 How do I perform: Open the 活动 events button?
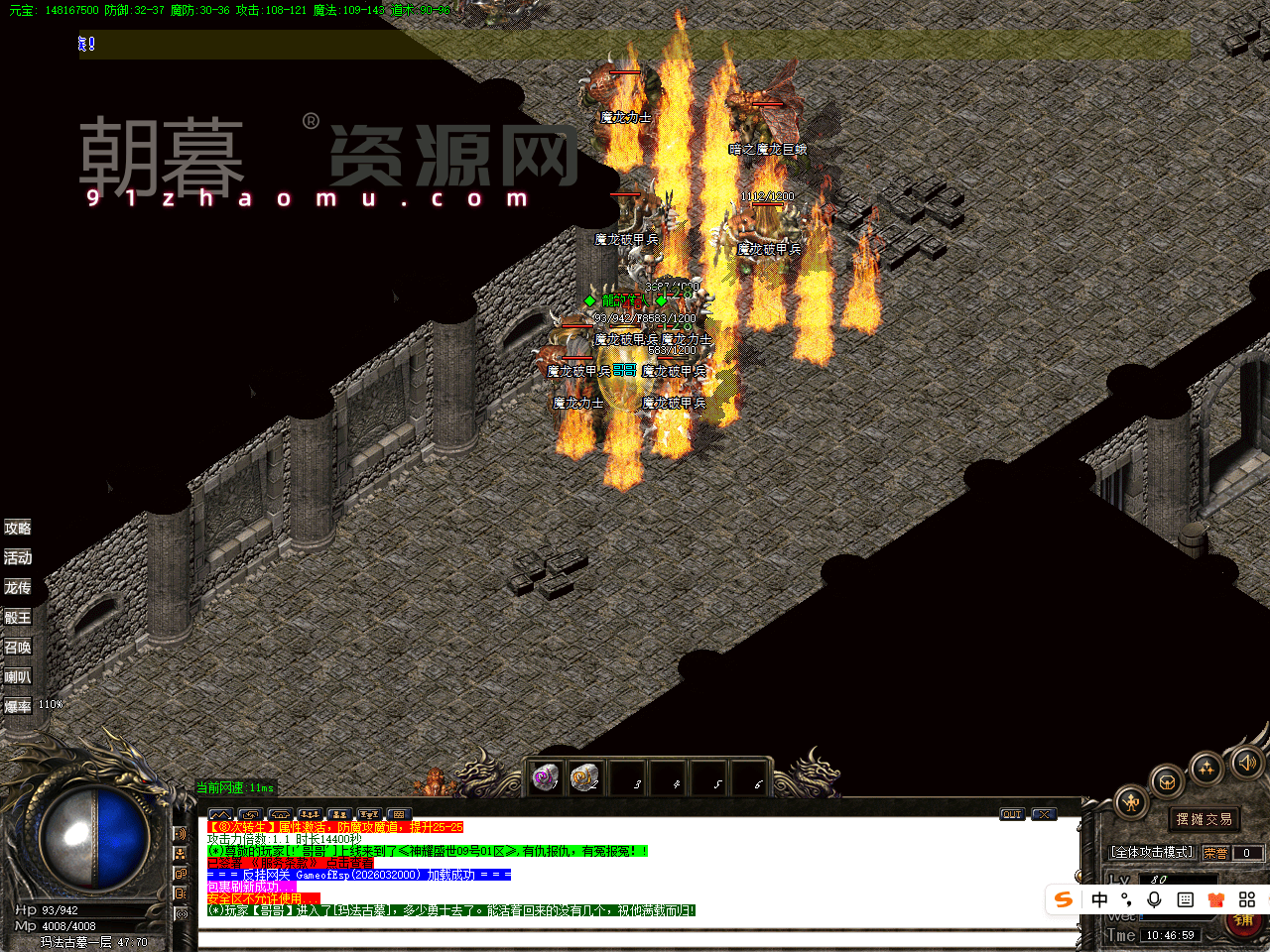[x=18, y=558]
